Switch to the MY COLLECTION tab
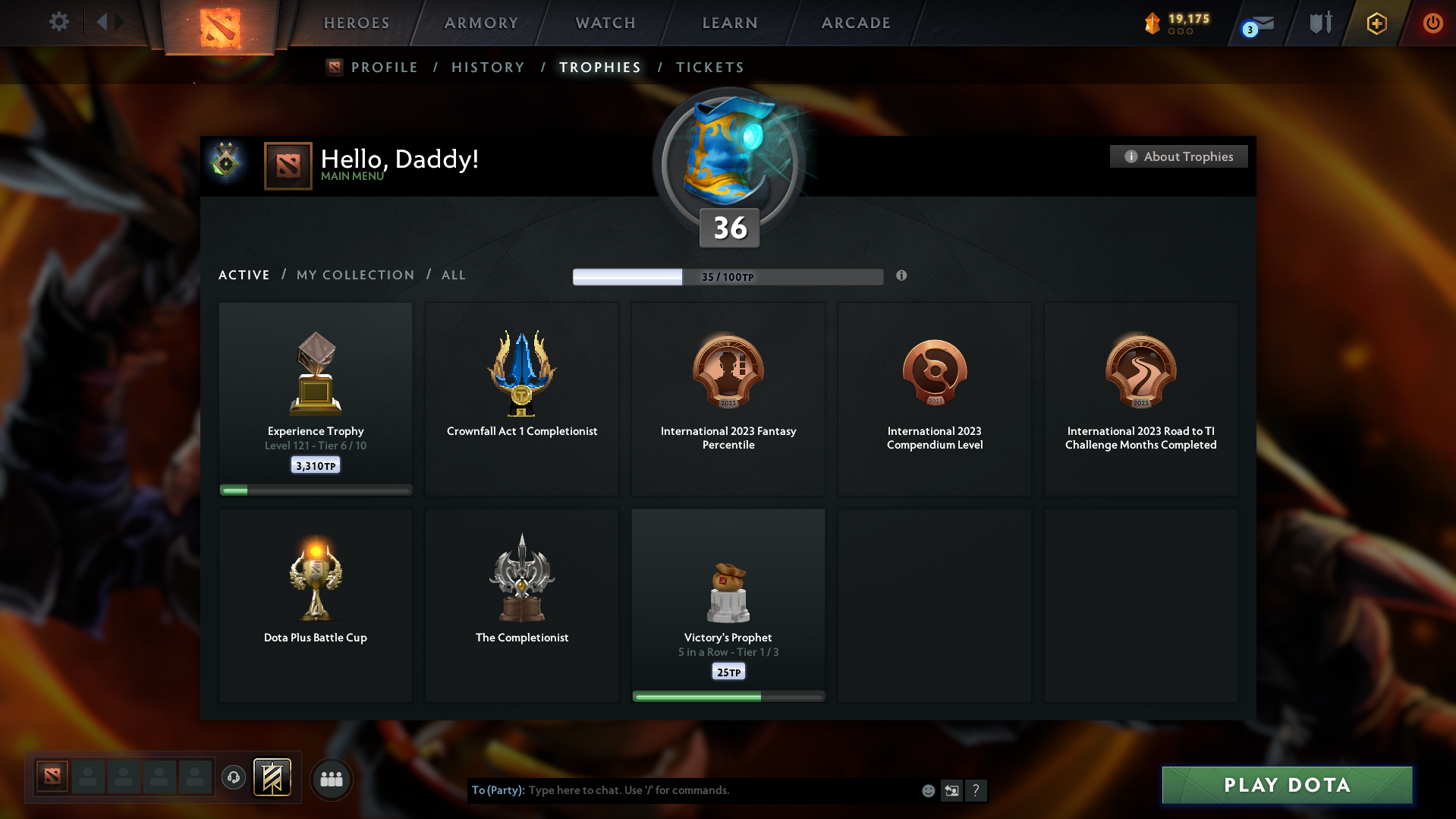Screen dimensions: 1456x819 354,275
